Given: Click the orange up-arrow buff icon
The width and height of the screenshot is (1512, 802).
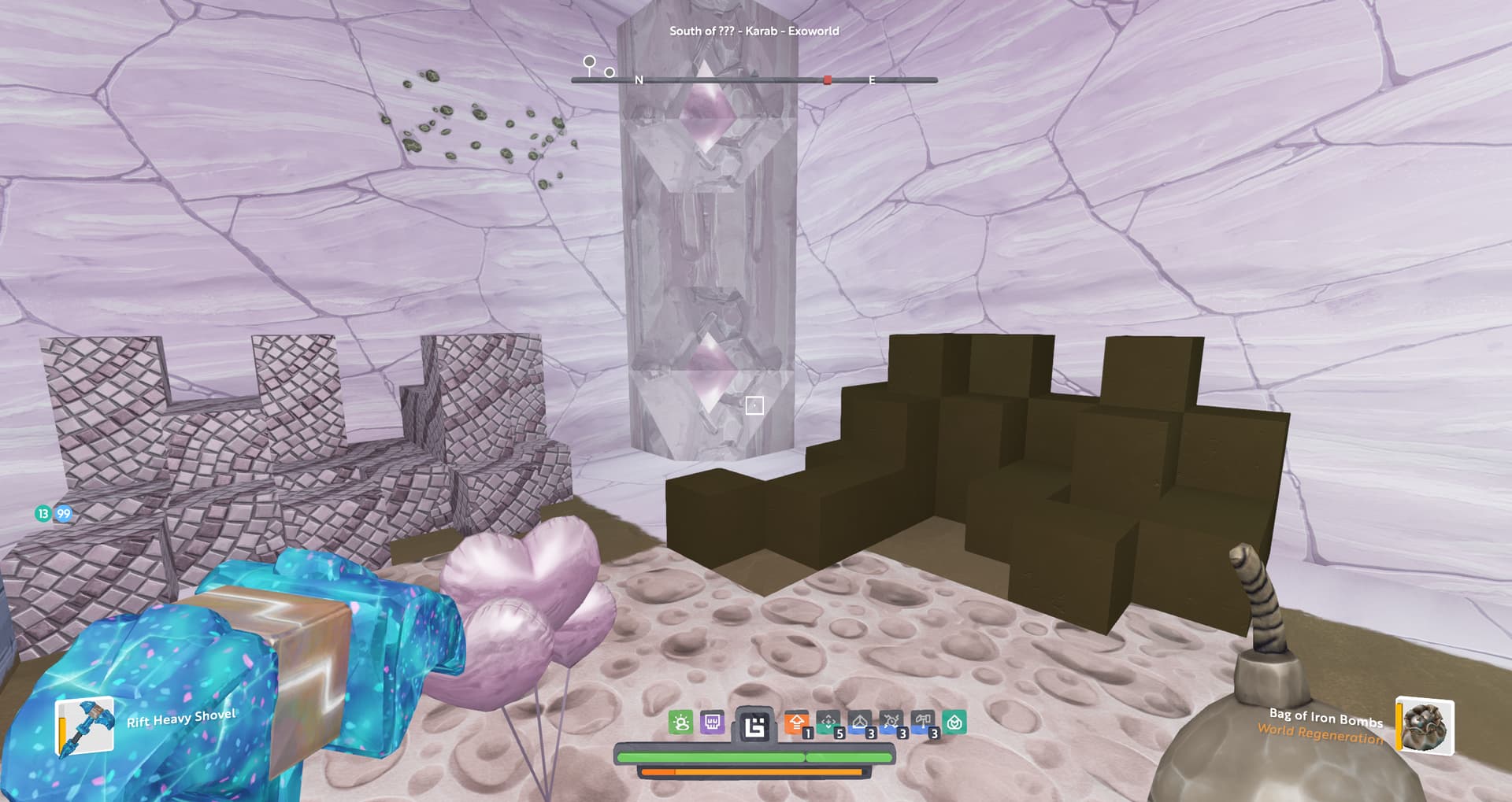Looking at the screenshot, I should pos(797,723).
